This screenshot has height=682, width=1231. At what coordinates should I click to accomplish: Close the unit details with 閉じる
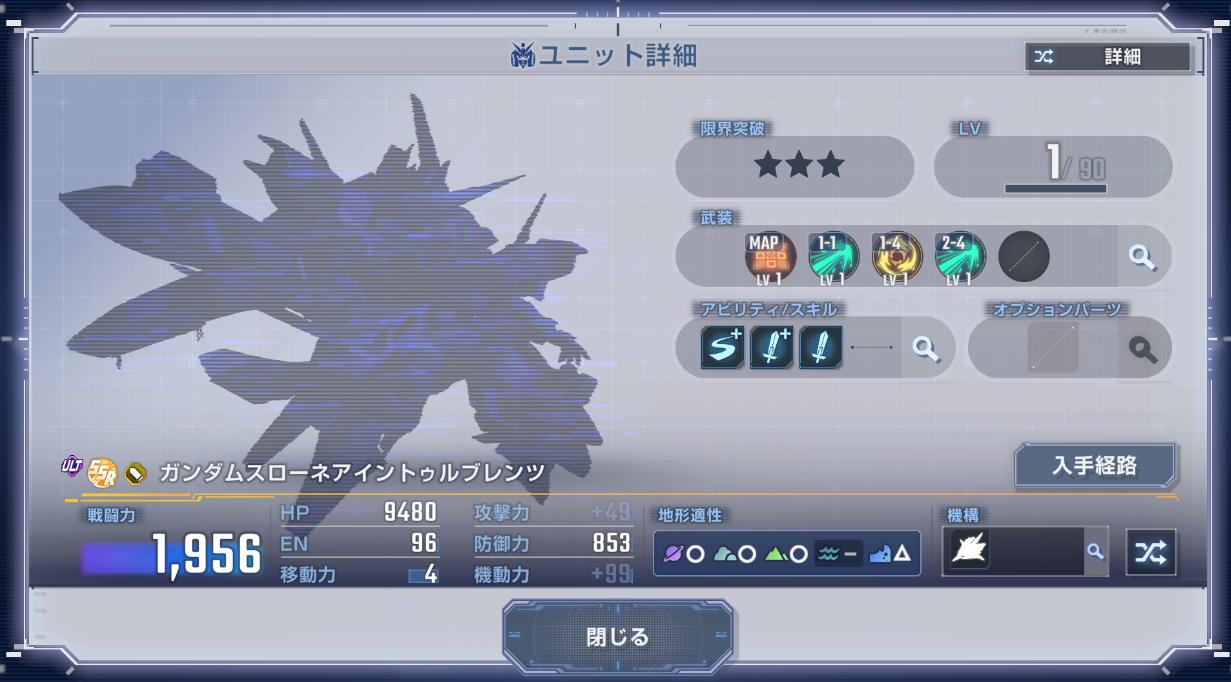click(617, 637)
